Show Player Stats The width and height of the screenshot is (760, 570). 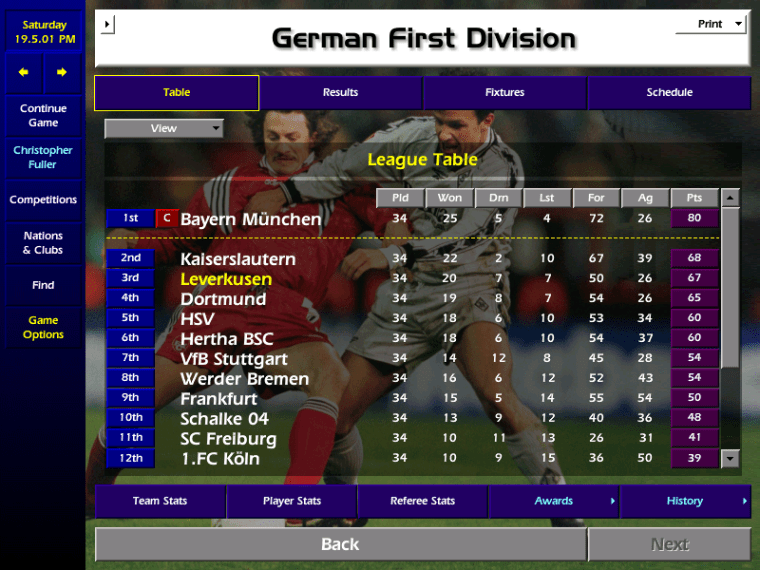coord(292,501)
